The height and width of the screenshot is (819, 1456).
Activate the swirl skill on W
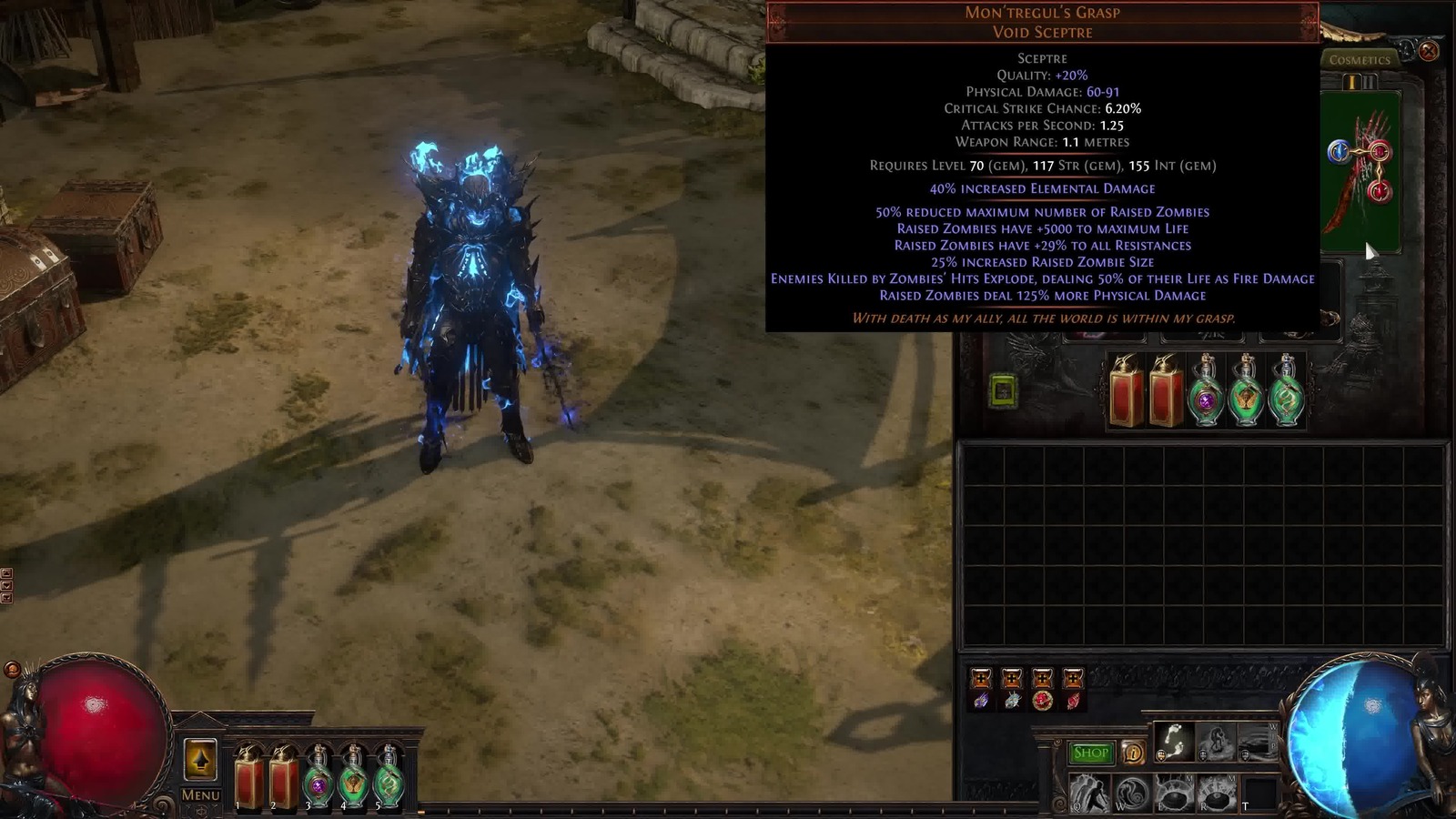[1131, 793]
